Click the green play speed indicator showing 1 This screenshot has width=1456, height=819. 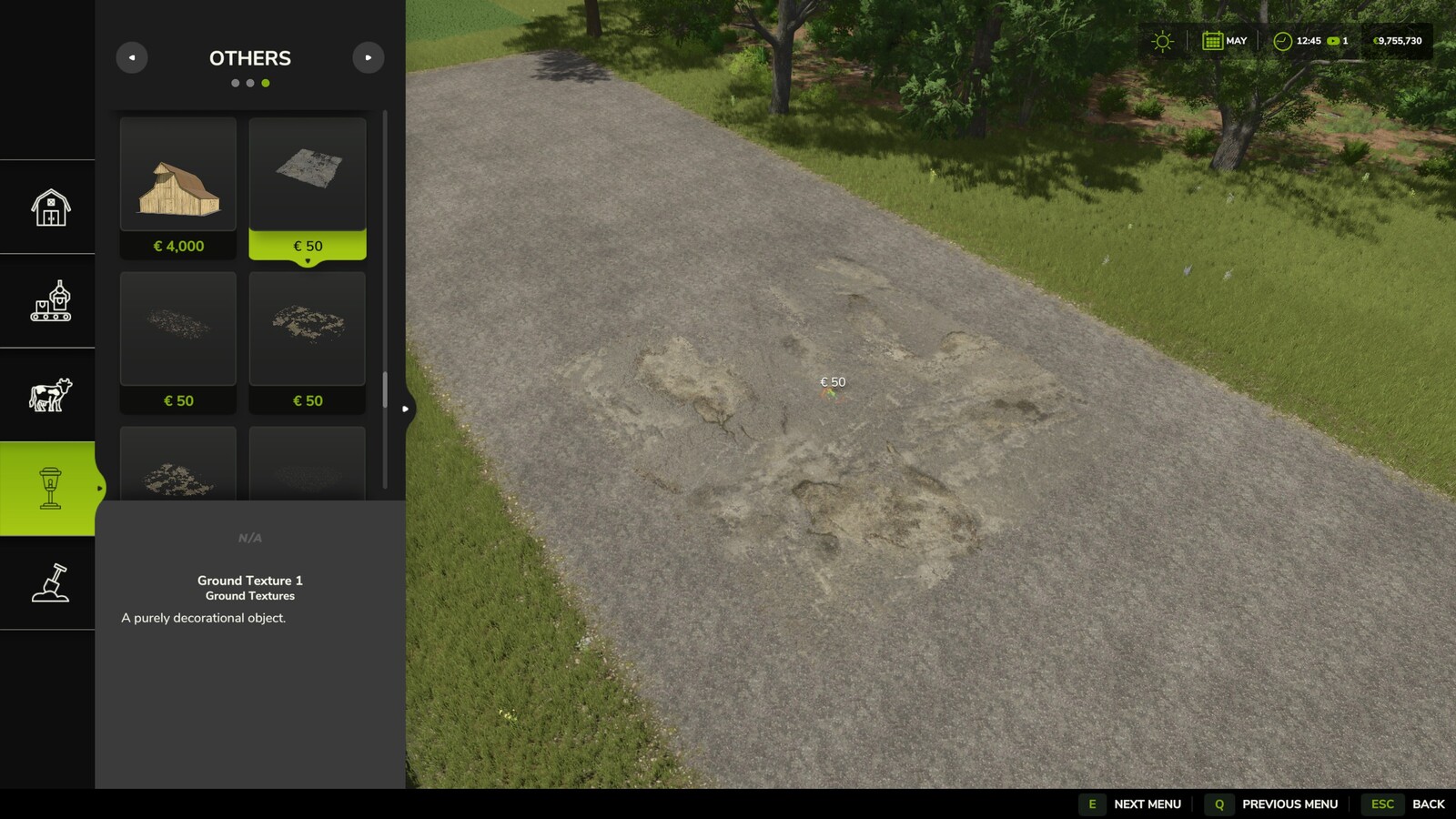[1334, 41]
